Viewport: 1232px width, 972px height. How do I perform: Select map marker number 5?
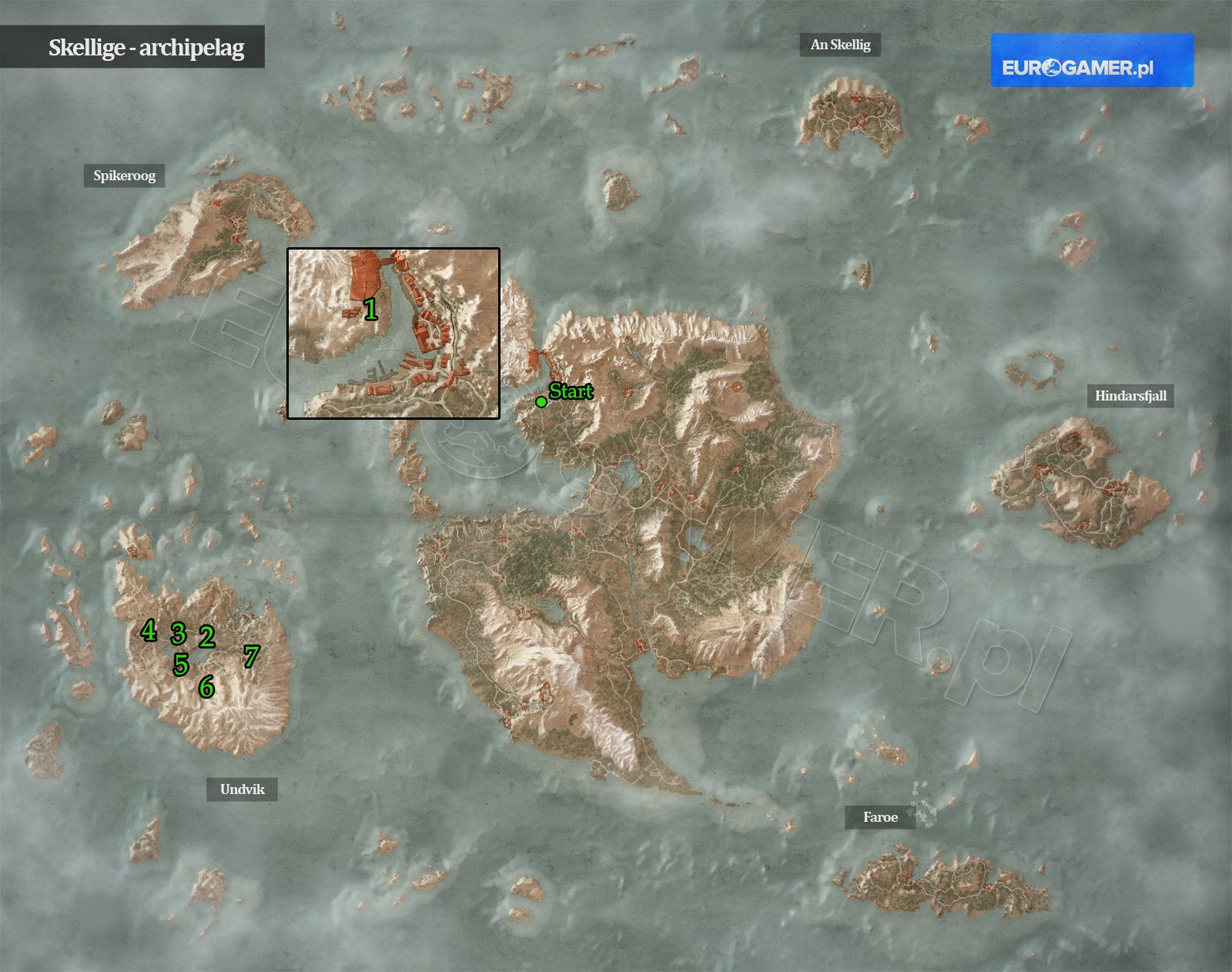181,664
